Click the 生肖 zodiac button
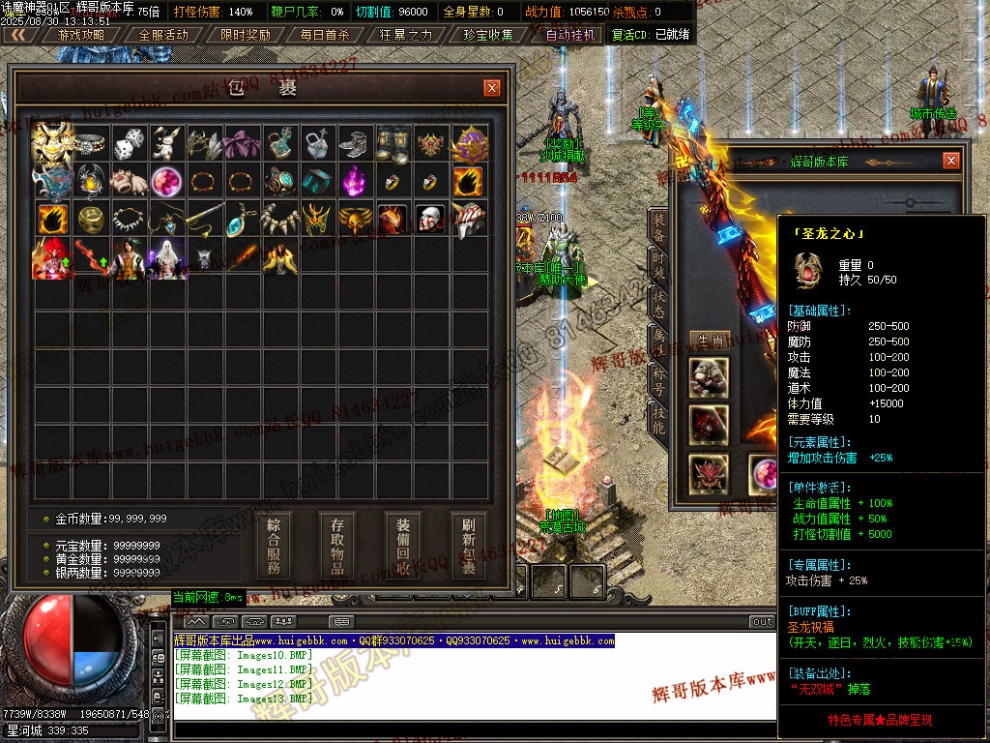Screen dimensions: 990x743 (709, 341)
